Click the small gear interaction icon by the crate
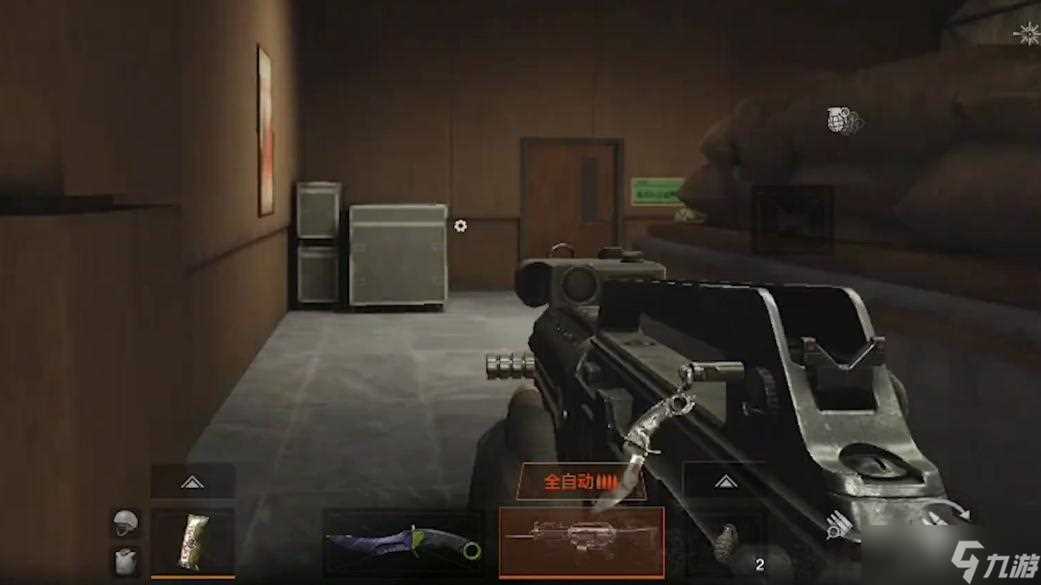Viewport: 1041px width, 585px height. coord(460,226)
